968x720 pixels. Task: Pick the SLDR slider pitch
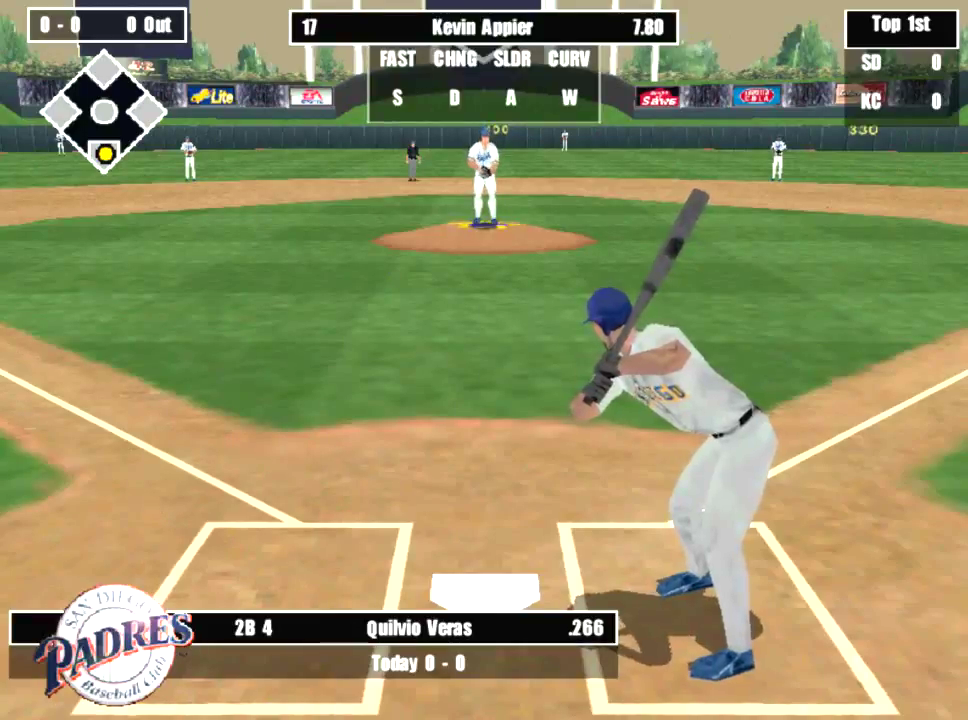click(512, 60)
